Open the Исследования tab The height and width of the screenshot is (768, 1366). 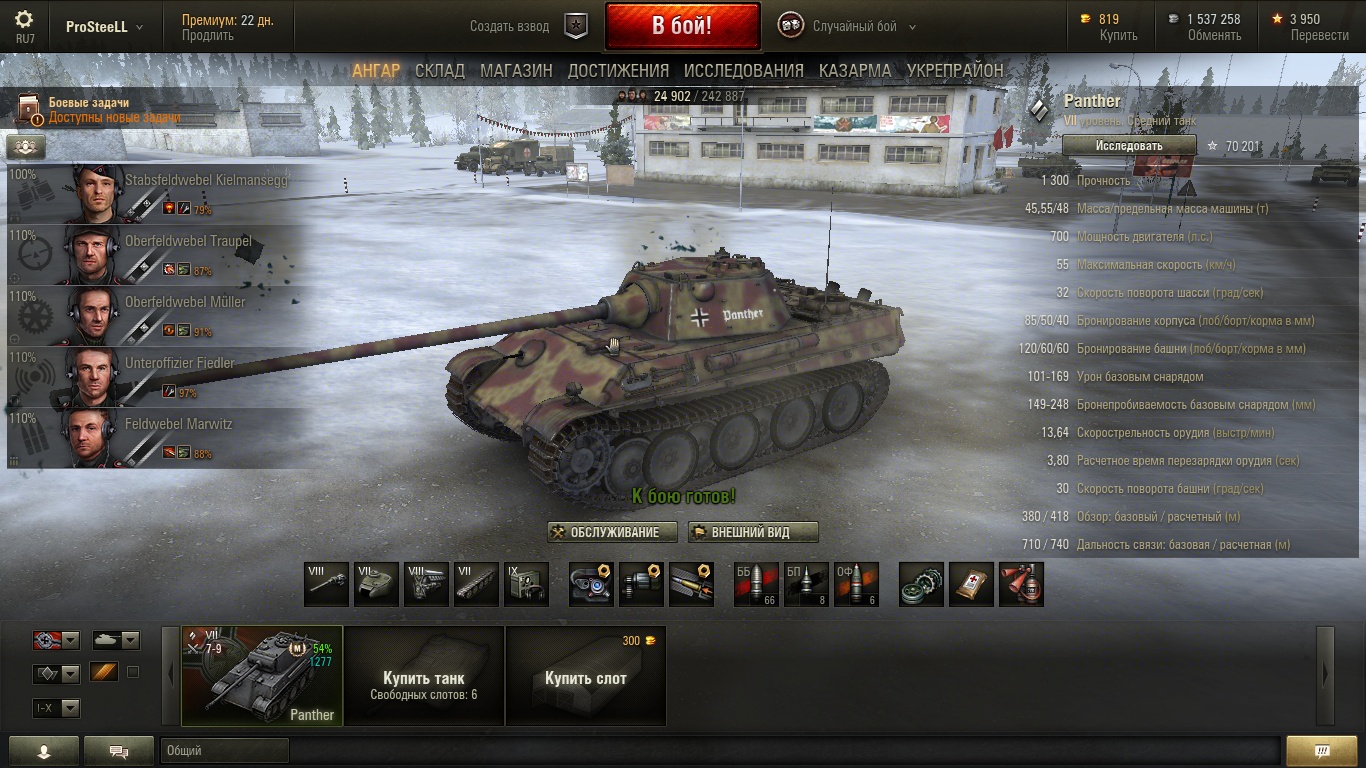[x=743, y=71]
